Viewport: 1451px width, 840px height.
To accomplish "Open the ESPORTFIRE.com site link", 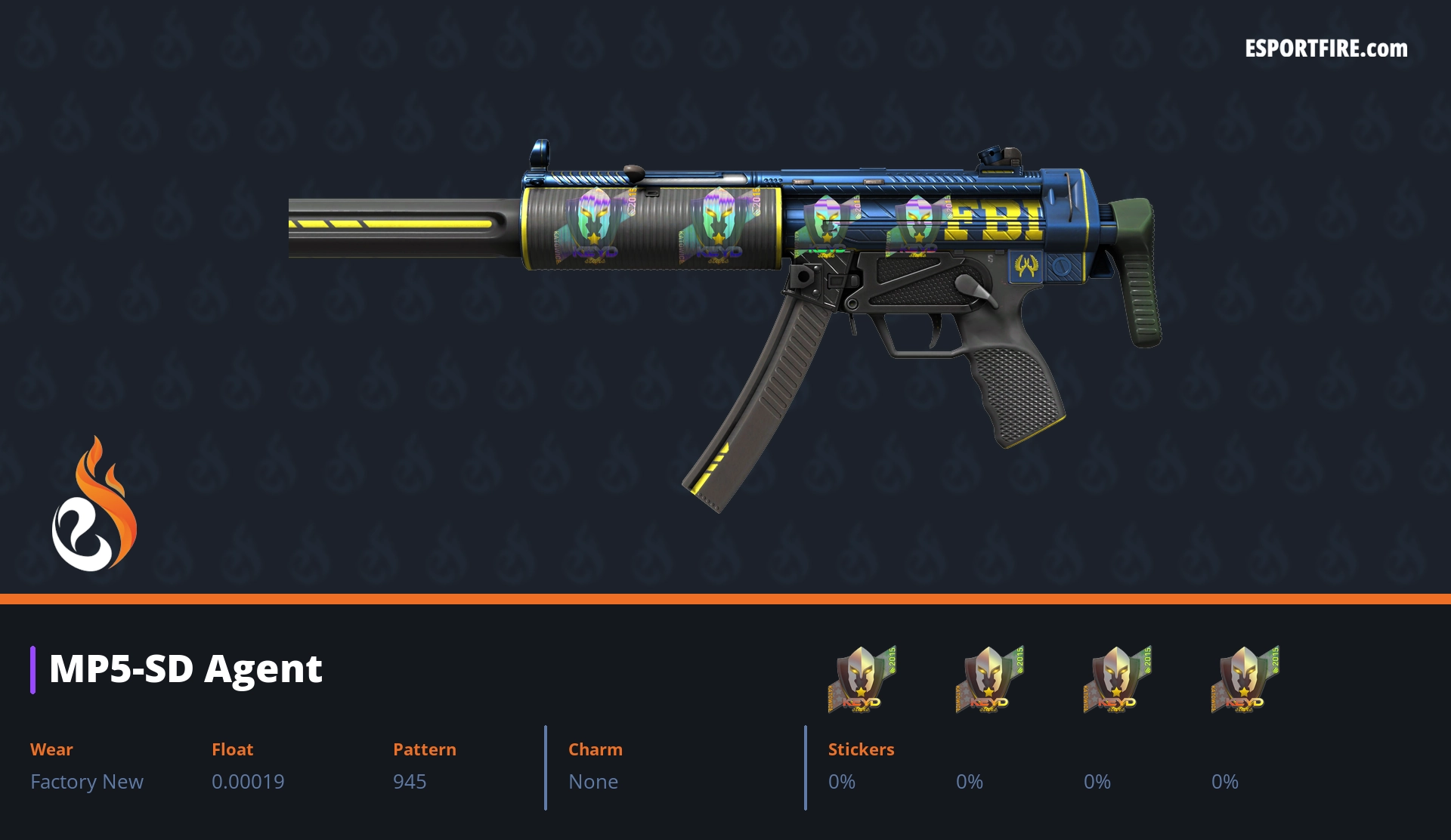I will click(x=1326, y=49).
